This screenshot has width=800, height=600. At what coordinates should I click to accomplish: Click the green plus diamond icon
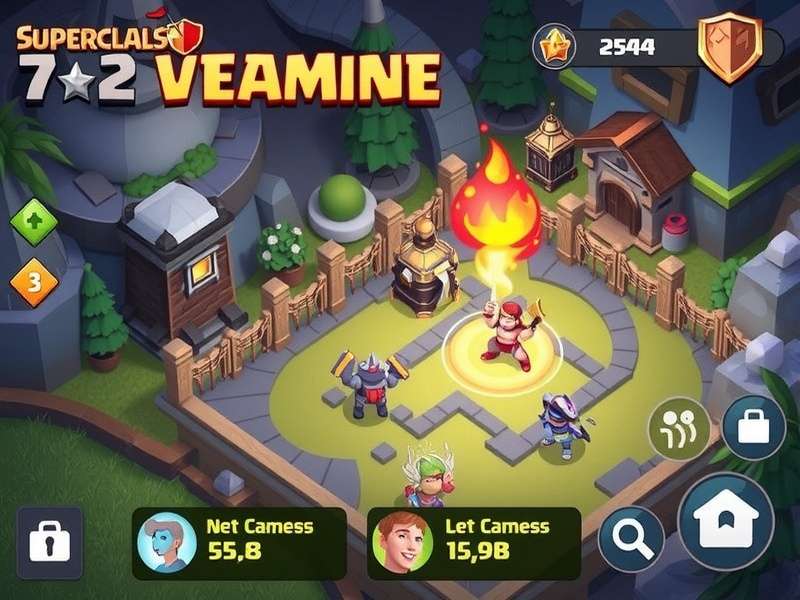tap(32, 222)
